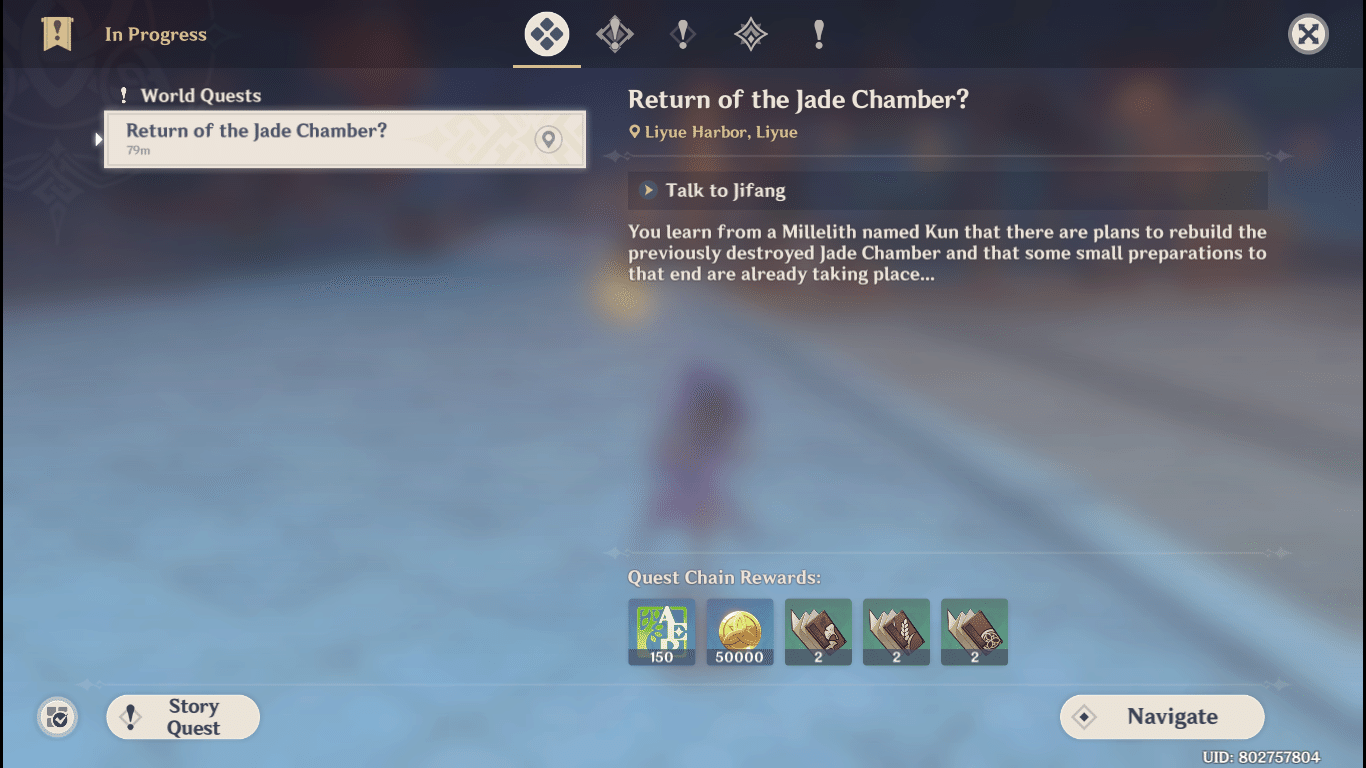
Task: Click the Story Quest button
Action: point(183,717)
